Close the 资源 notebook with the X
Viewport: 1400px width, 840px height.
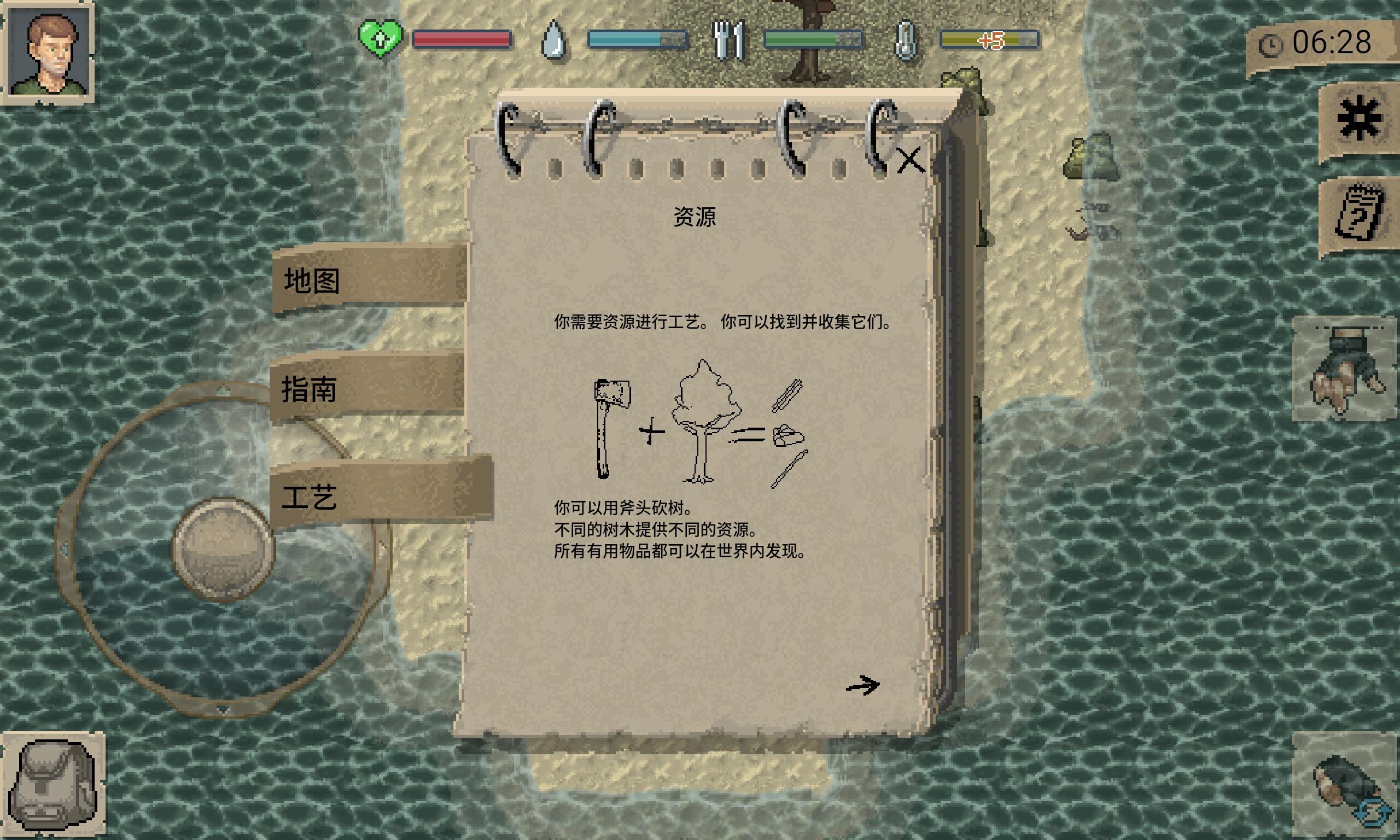pos(911,160)
